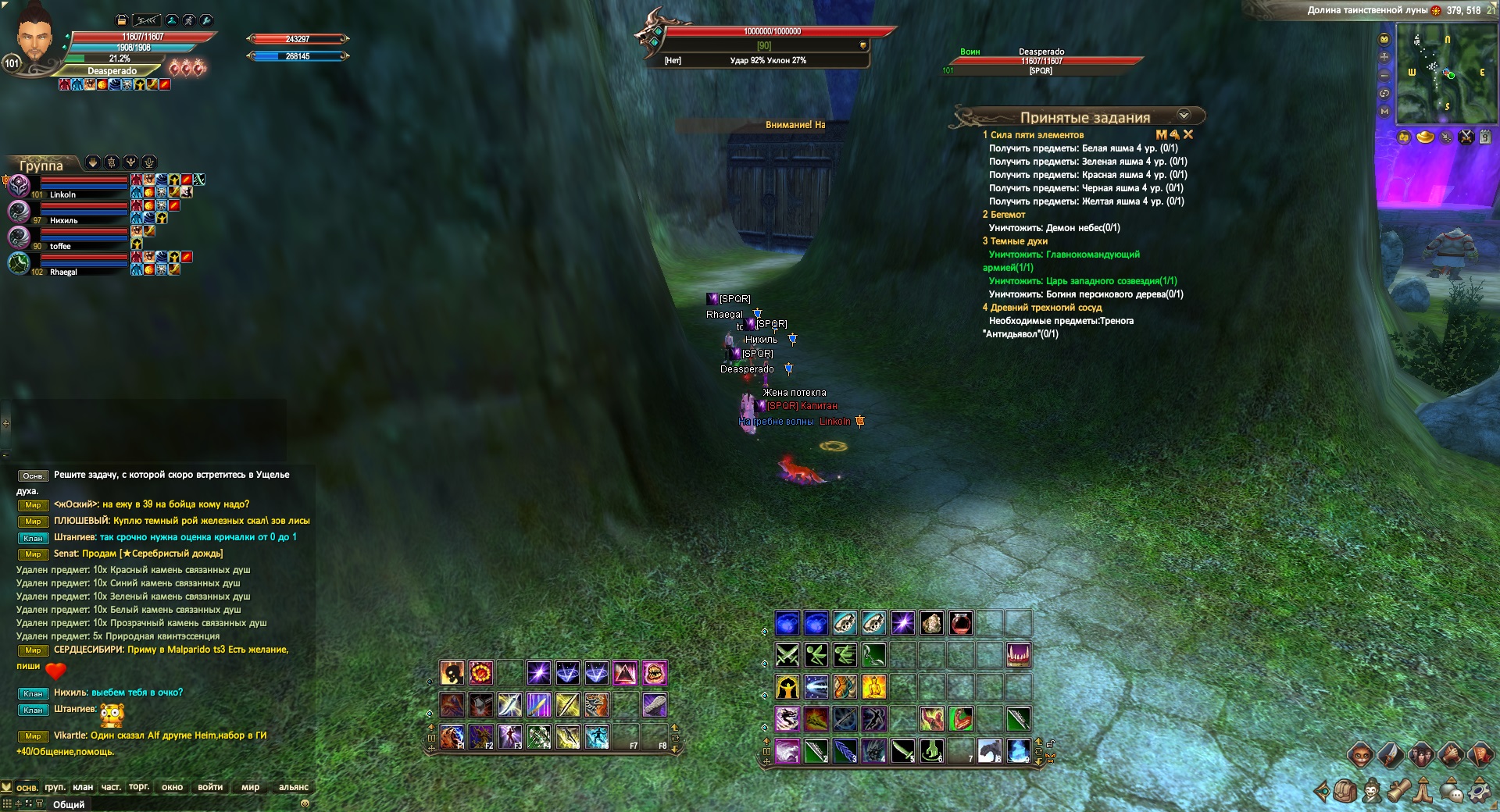Select the quest 'Сила пяти элементов'
1500x812 pixels.
(x=1037, y=135)
